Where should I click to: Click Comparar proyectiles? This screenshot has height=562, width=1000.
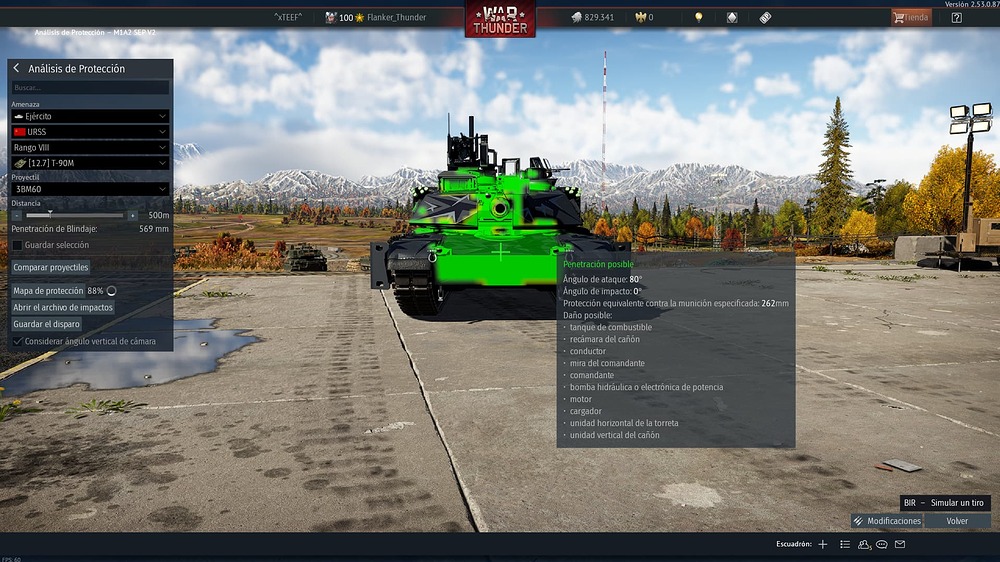[x=51, y=268]
